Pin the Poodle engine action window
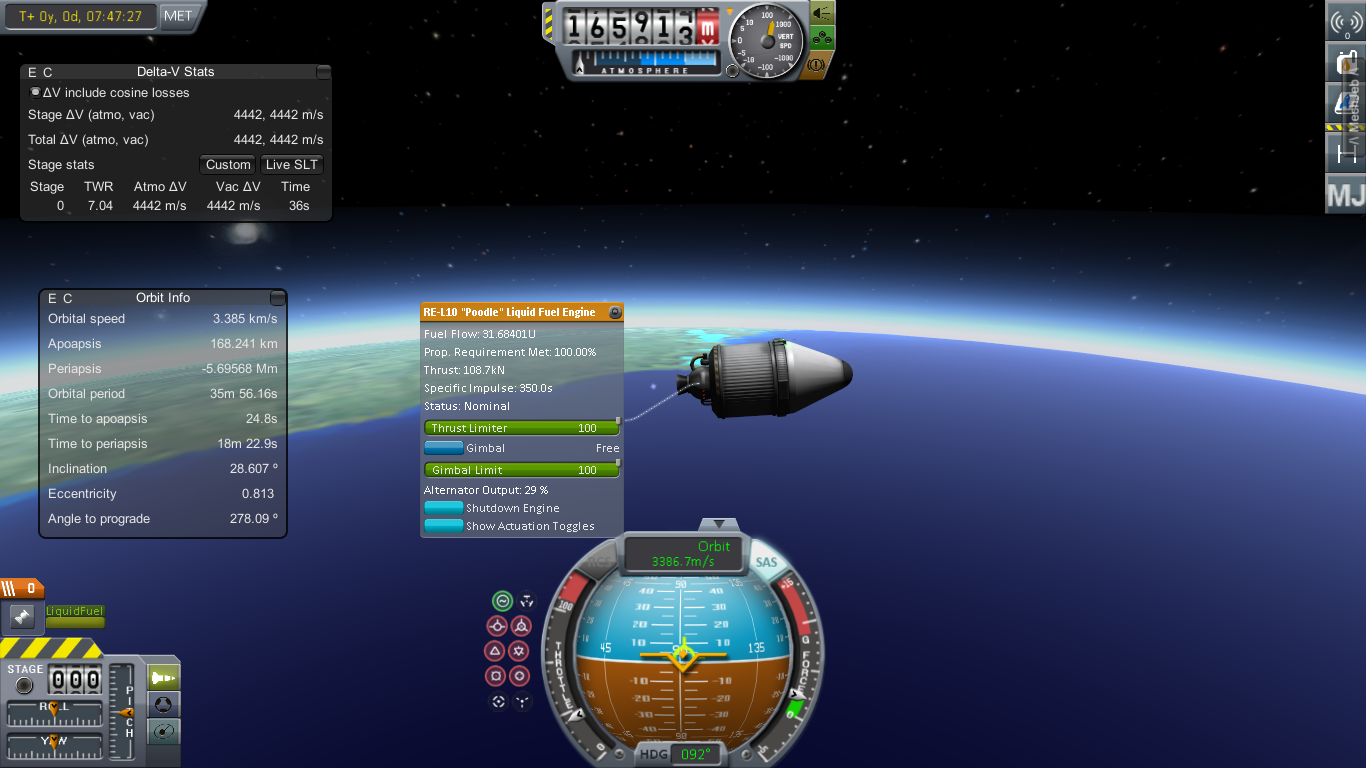1366x768 pixels. click(615, 312)
